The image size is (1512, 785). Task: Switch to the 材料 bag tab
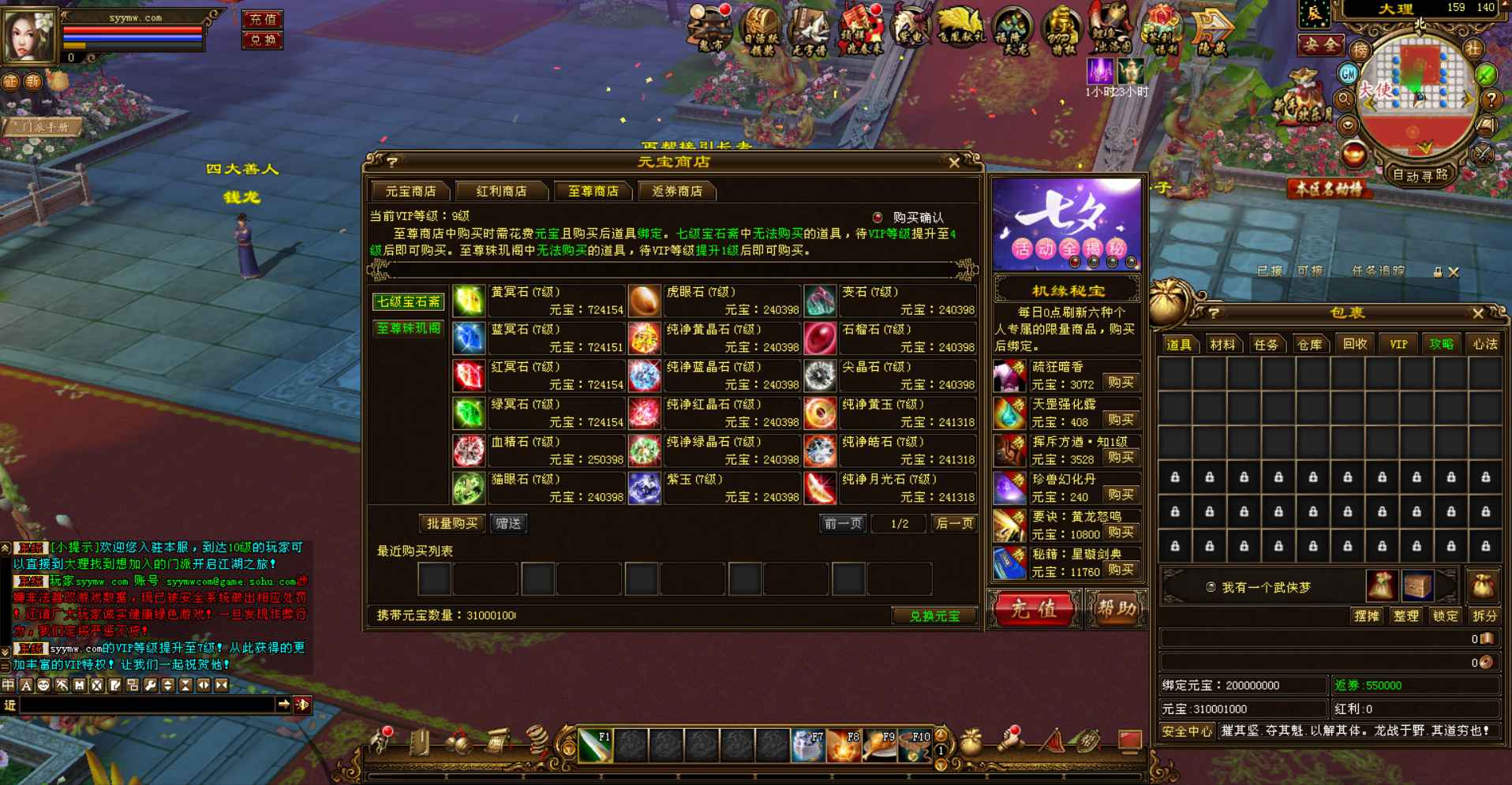point(1222,345)
